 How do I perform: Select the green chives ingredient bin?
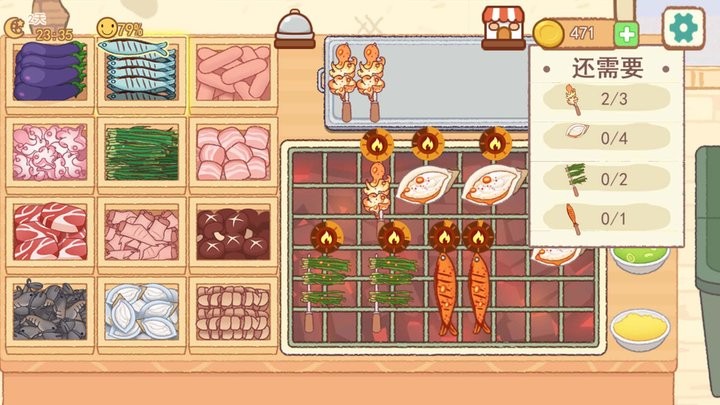coord(141,150)
